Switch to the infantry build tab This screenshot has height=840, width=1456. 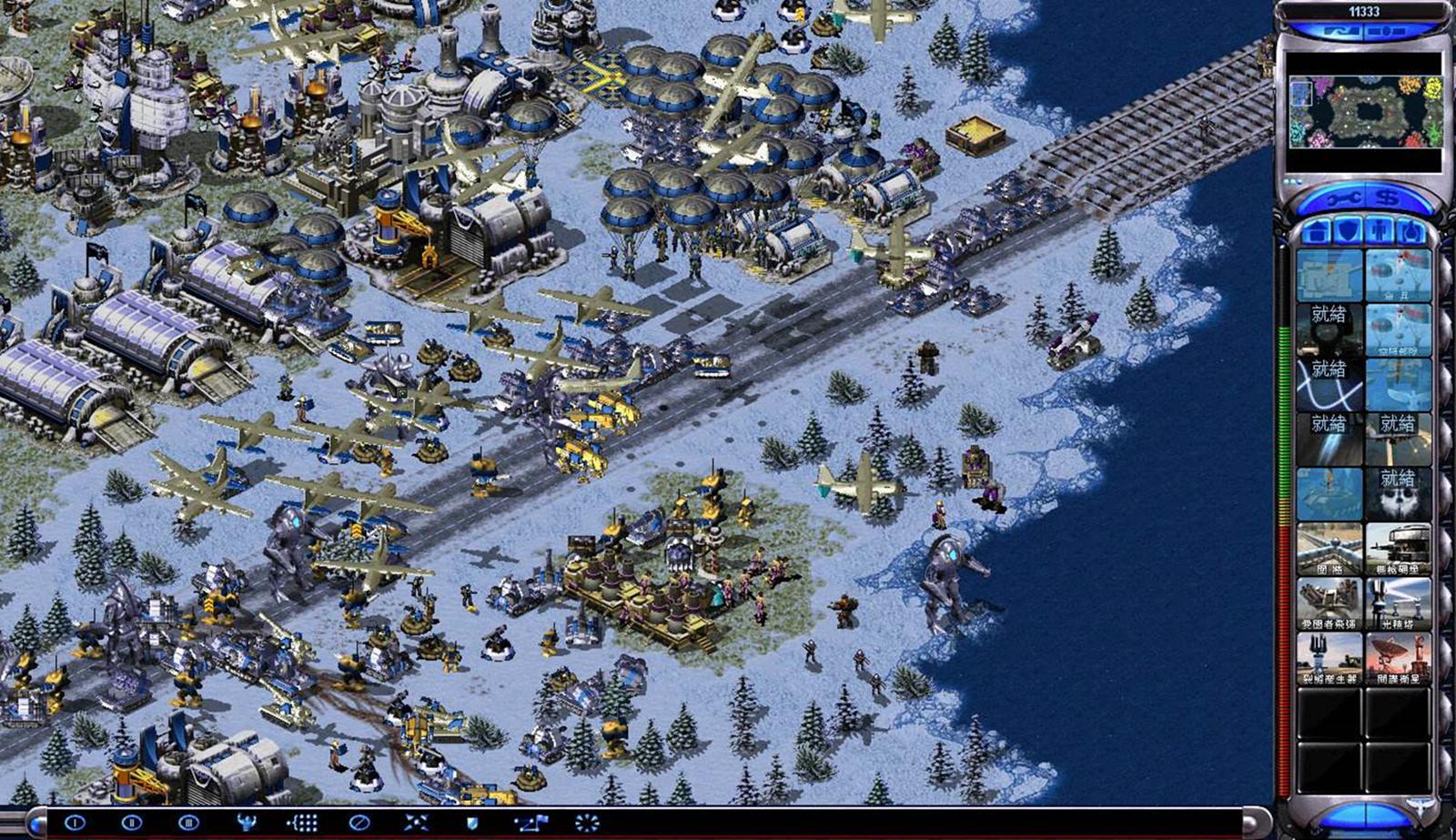click(1380, 231)
